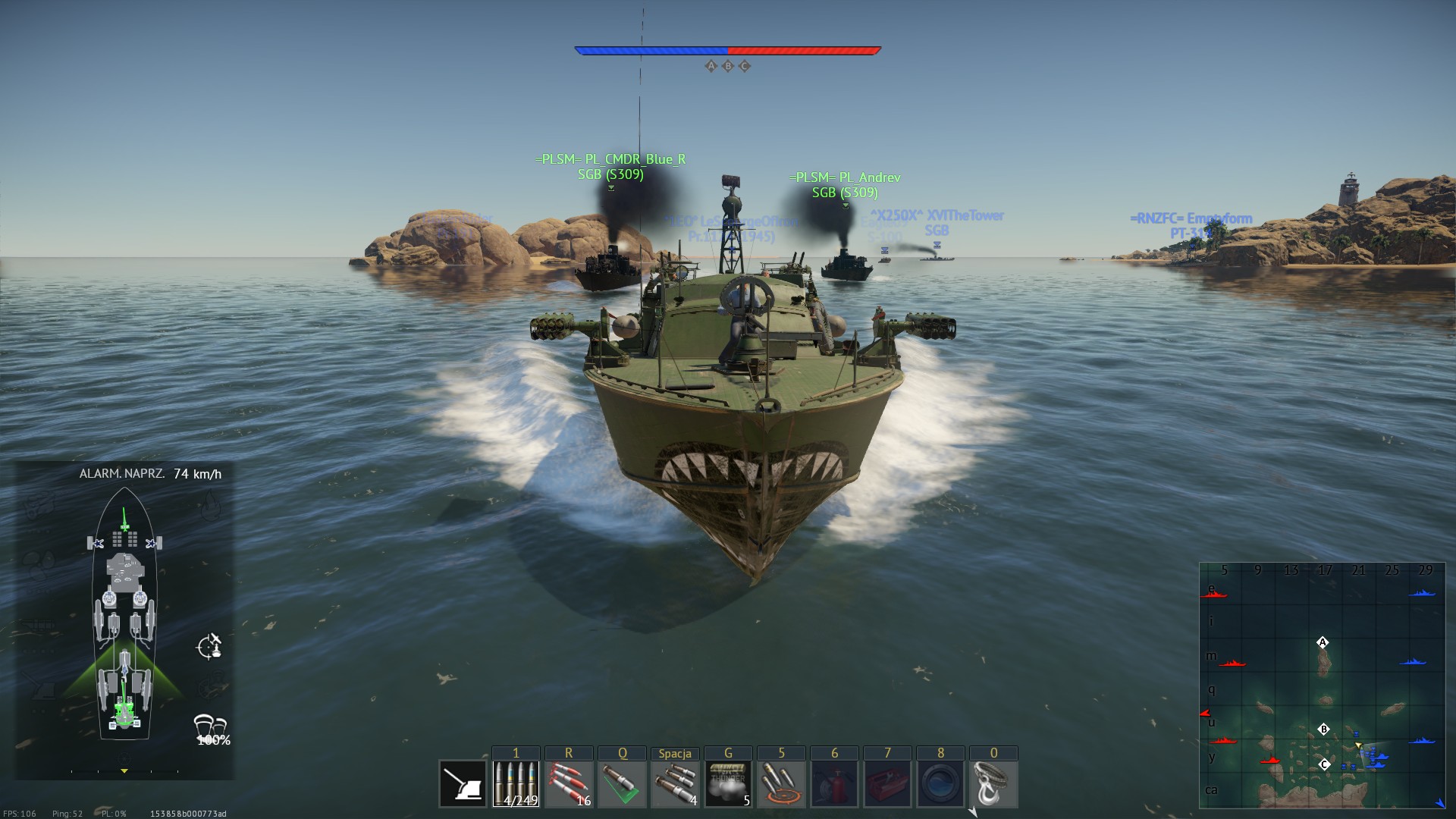Image resolution: width=1456 pixels, height=819 pixels.
Task: Deploy the smoke screen
Action: click(728, 784)
